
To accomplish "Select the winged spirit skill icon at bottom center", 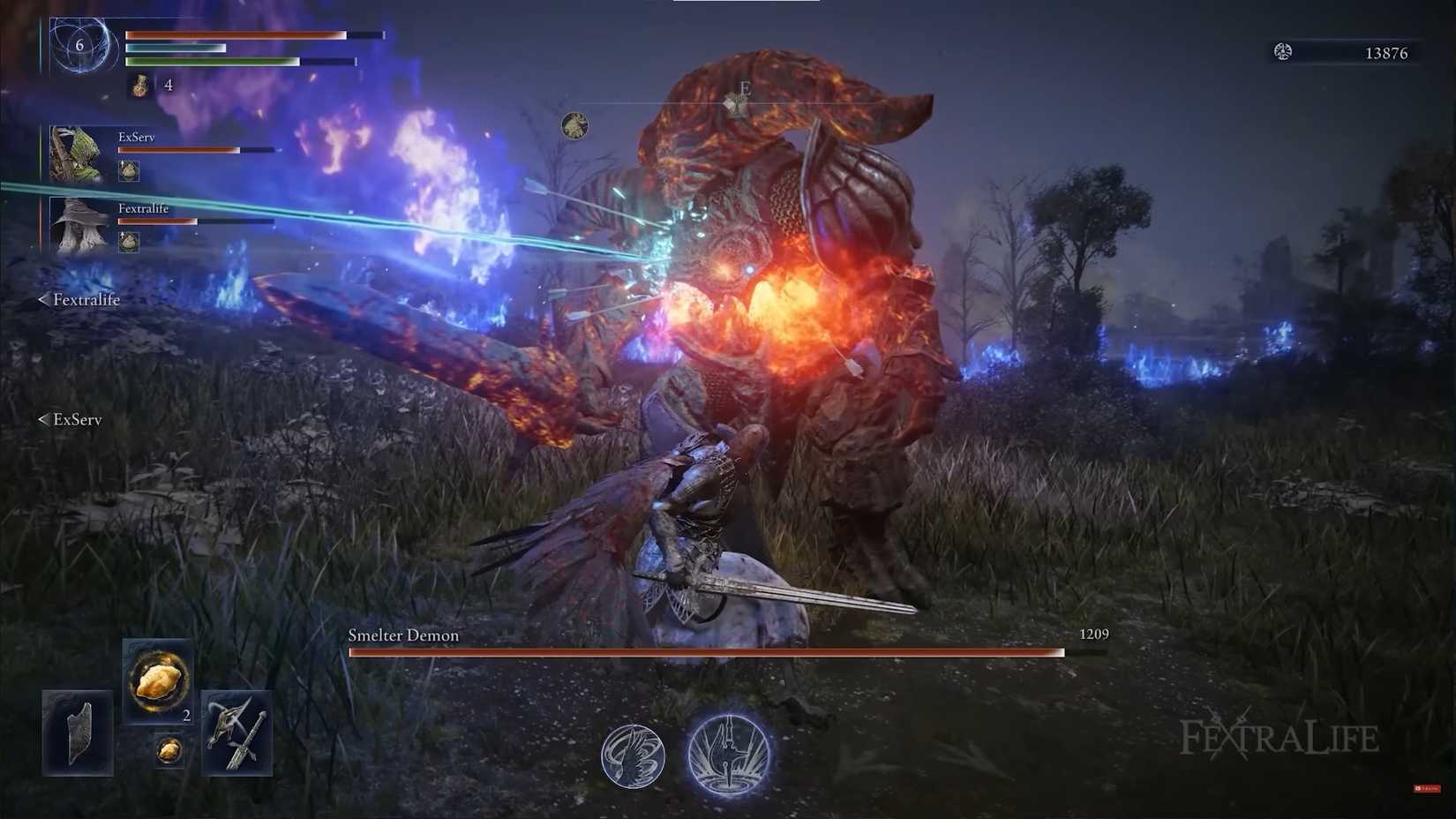I will click(632, 757).
